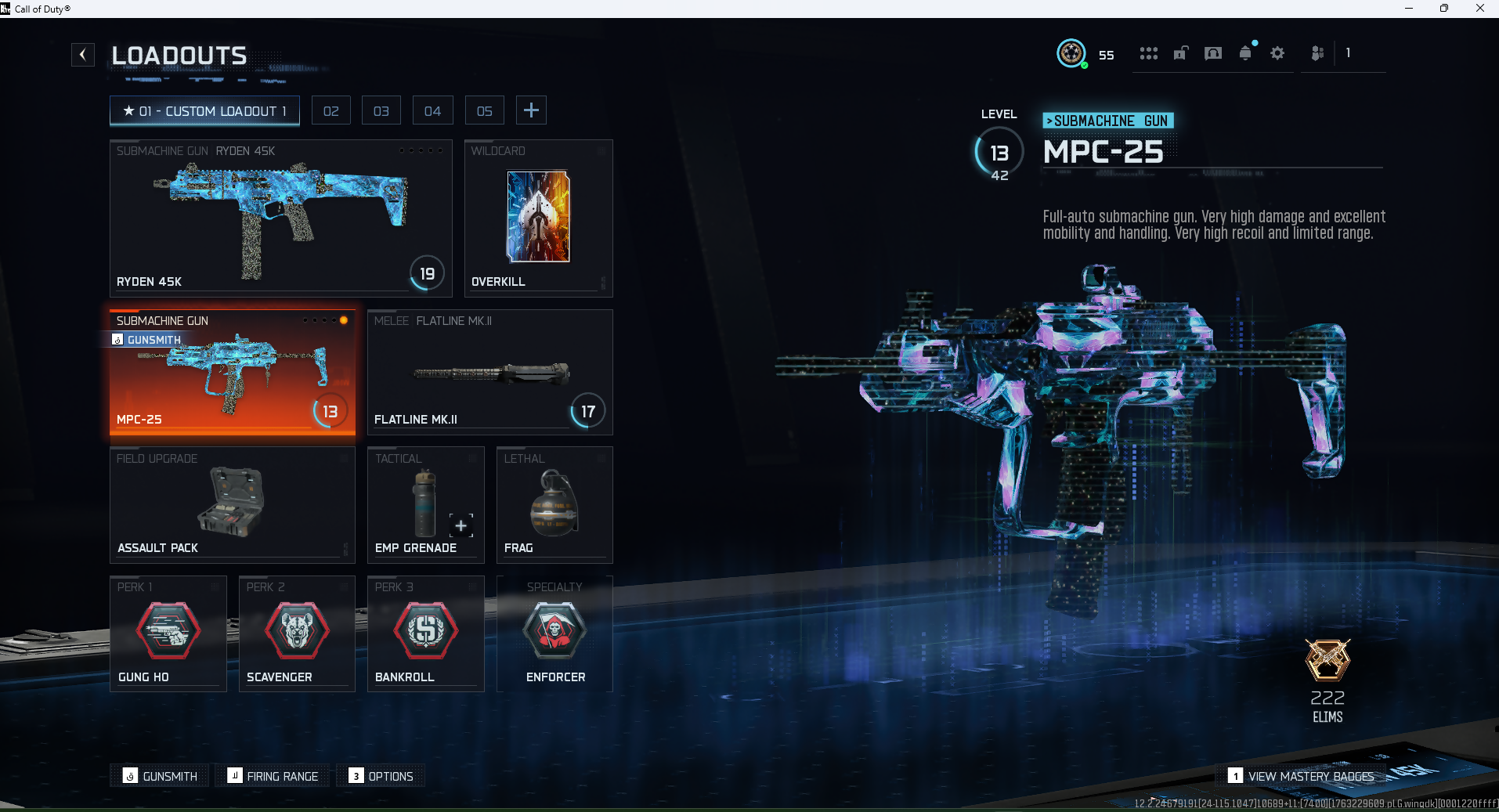Change the EMP Grenade tactical slot
The image size is (1499, 812).
point(425,504)
